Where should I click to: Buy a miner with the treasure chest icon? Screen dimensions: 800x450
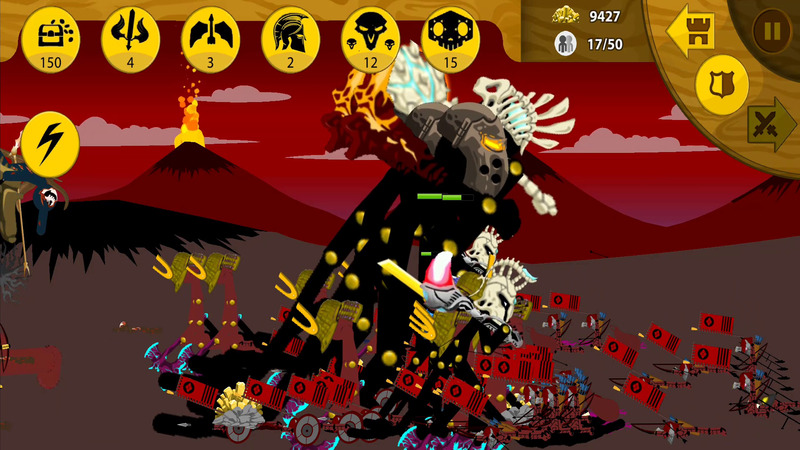(50, 35)
